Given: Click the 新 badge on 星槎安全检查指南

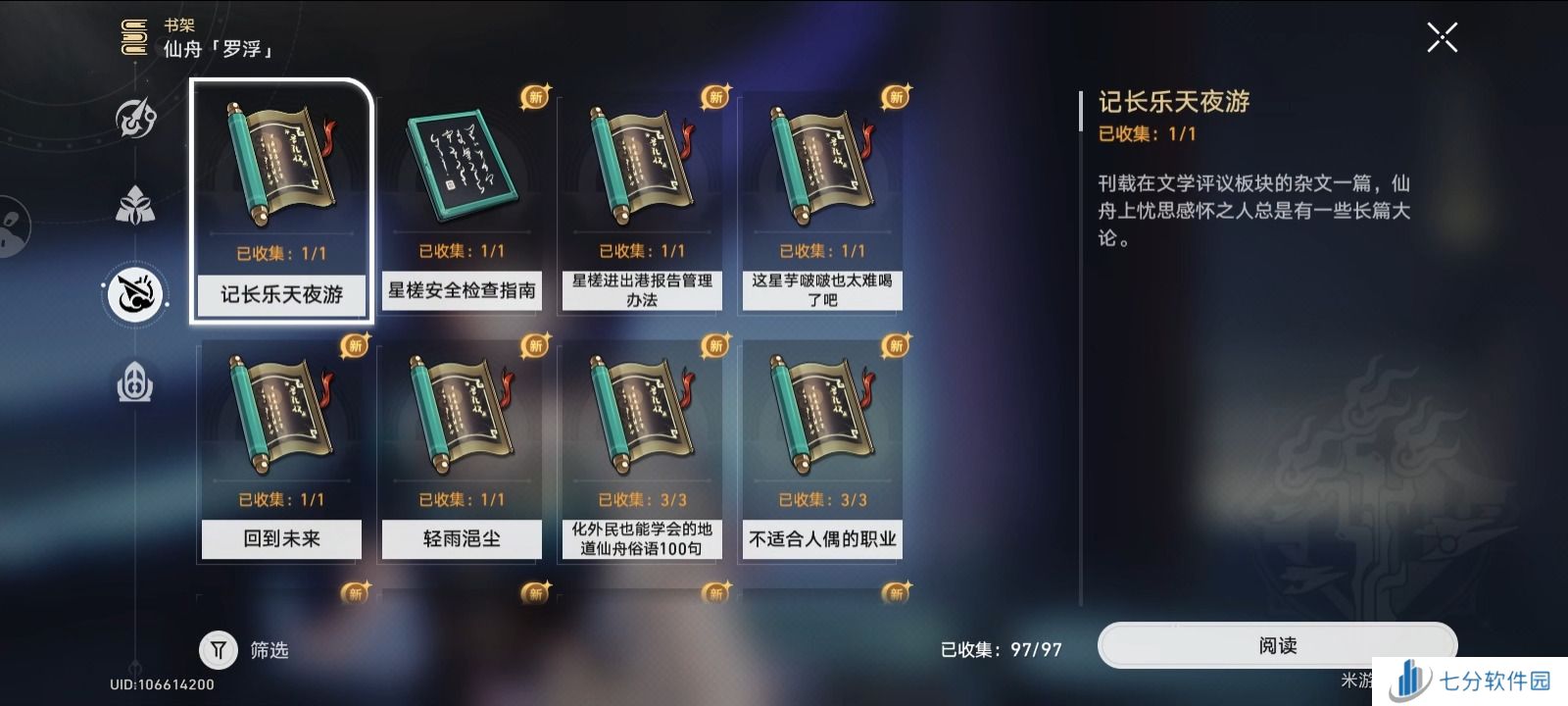Looking at the screenshot, I should click(532, 95).
